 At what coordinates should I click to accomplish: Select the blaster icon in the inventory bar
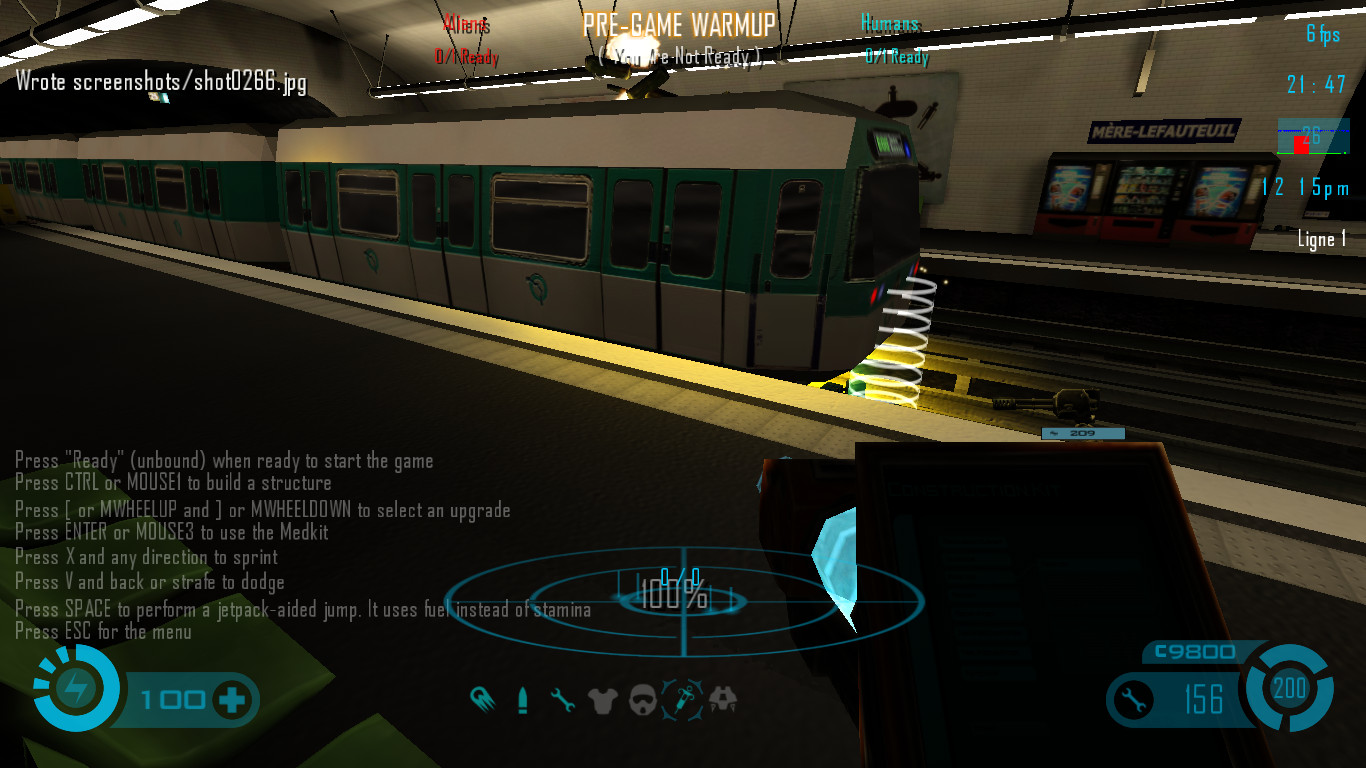(x=482, y=699)
